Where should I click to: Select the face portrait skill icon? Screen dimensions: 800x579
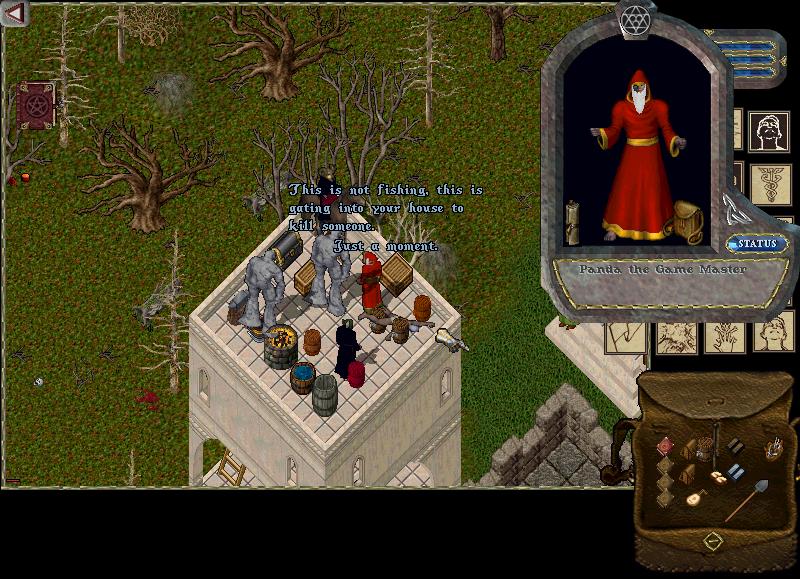click(x=769, y=130)
